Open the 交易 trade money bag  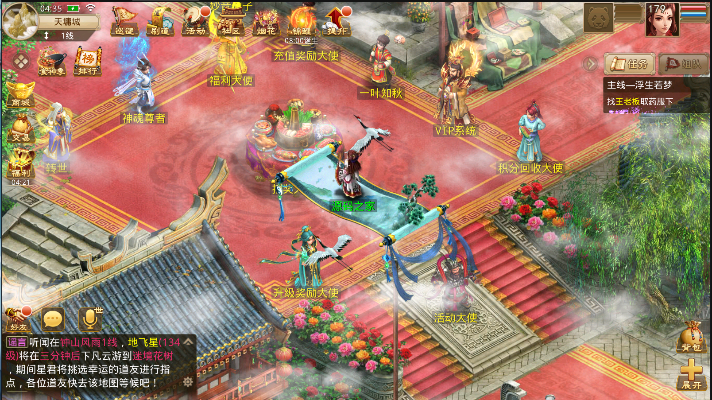tap(20, 127)
